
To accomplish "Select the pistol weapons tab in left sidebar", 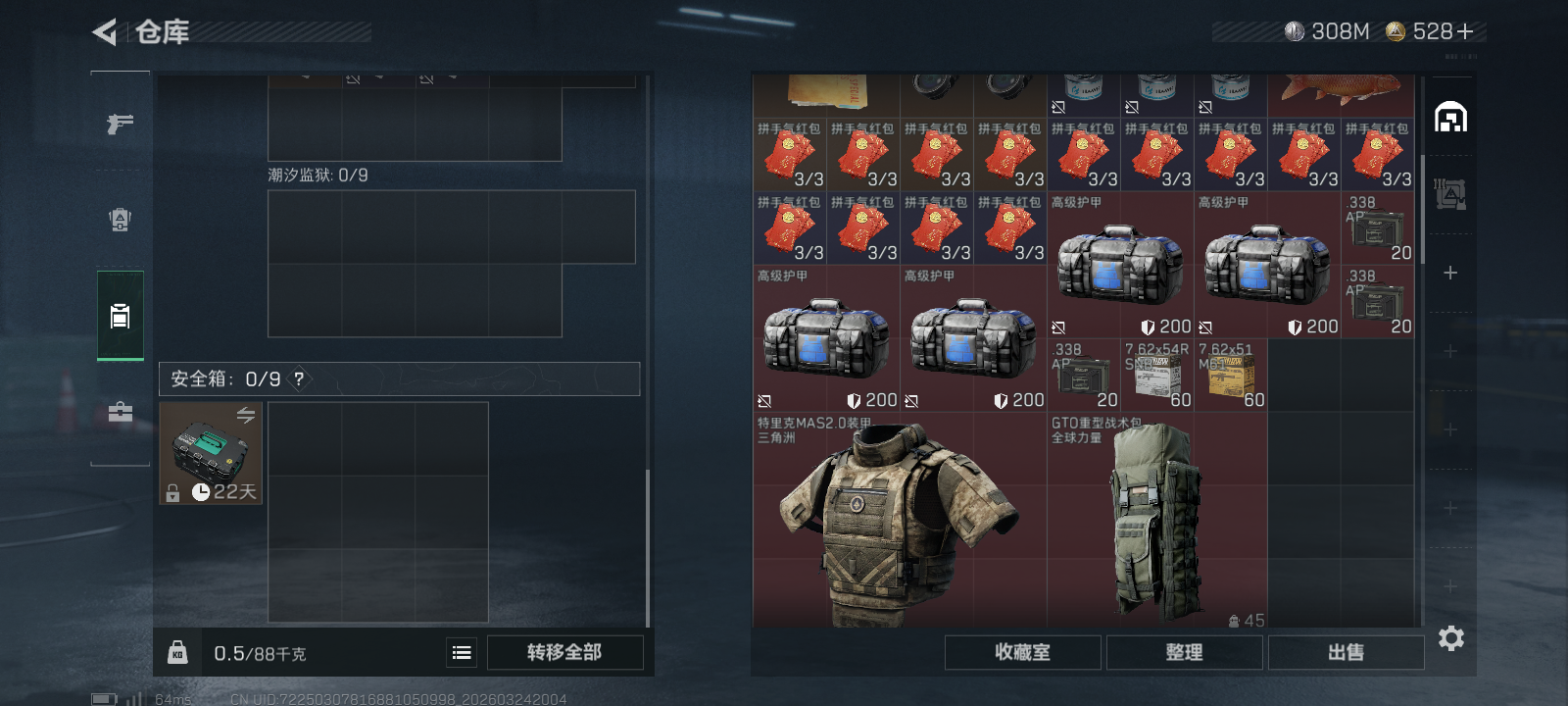I will [x=120, y=124].
